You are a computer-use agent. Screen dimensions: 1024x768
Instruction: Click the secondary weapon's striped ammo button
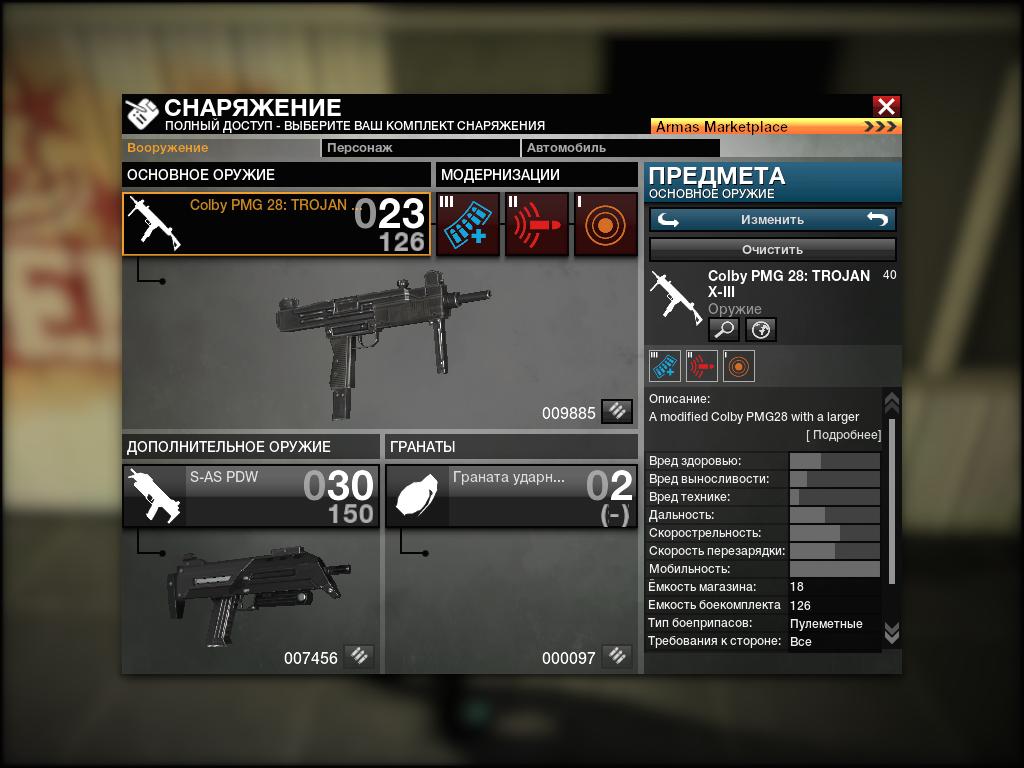pyautogui.click(x=359, y=657)
